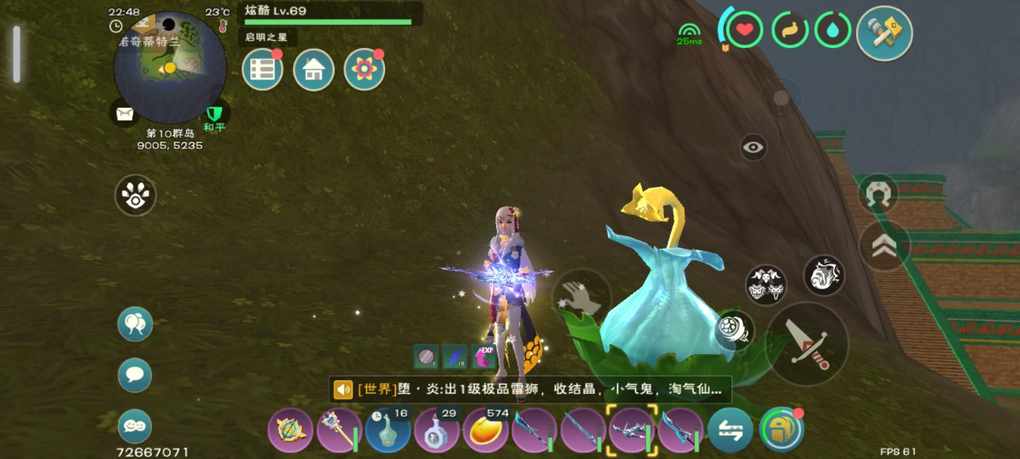Open the list menu button
This screenshot has height=459, width=1020.
[x=262, y=70]
